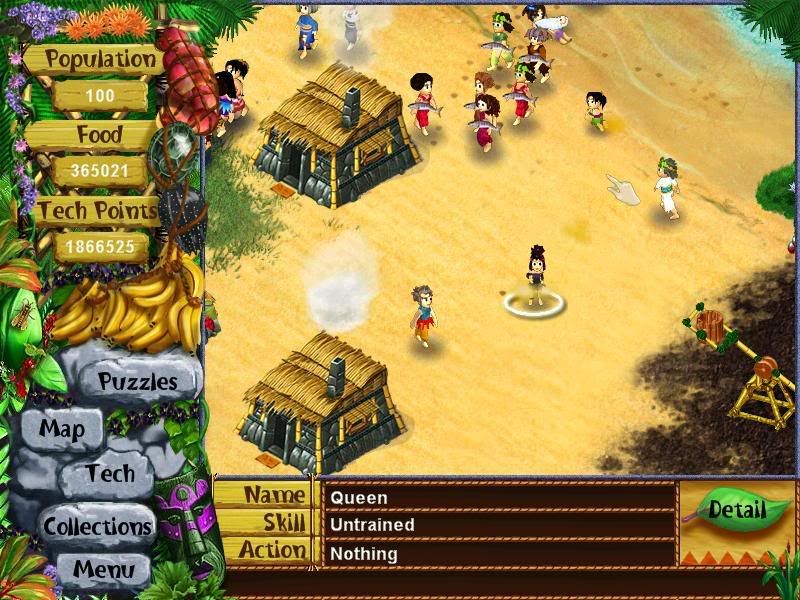Click the green leaf Detail button

[x=736, y=510]
